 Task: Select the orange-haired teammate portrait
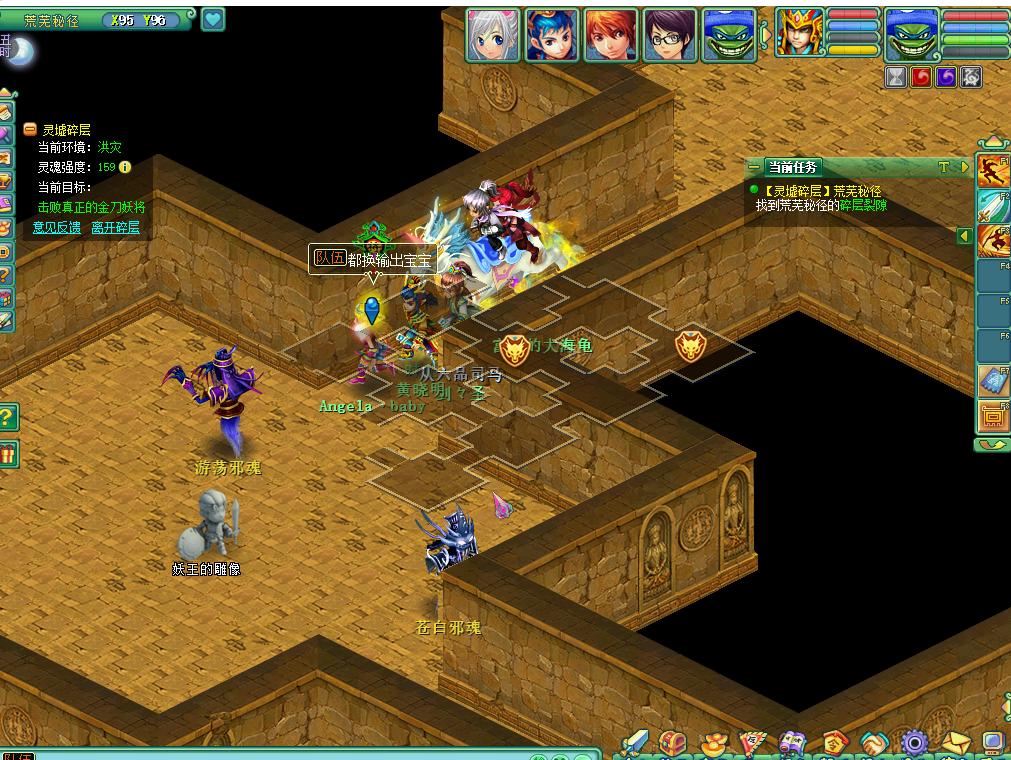pos(611,35)
